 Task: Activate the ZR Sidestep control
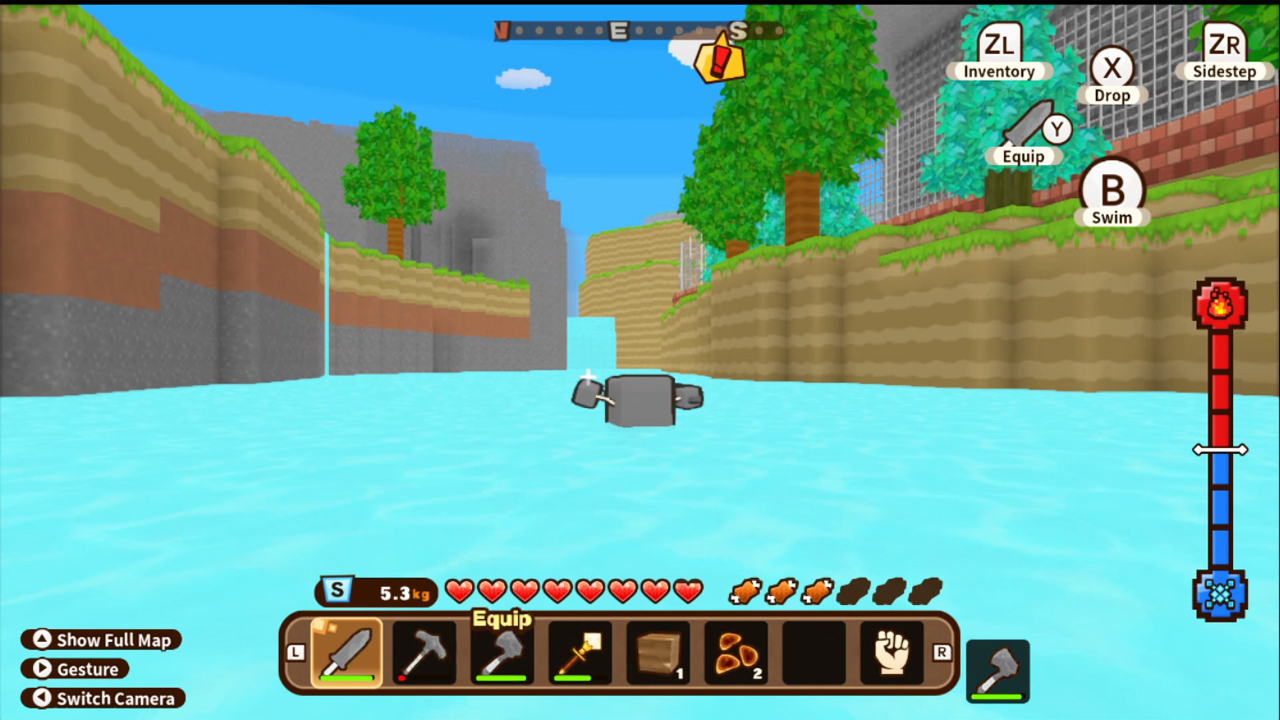click(x=1222, y=45)
